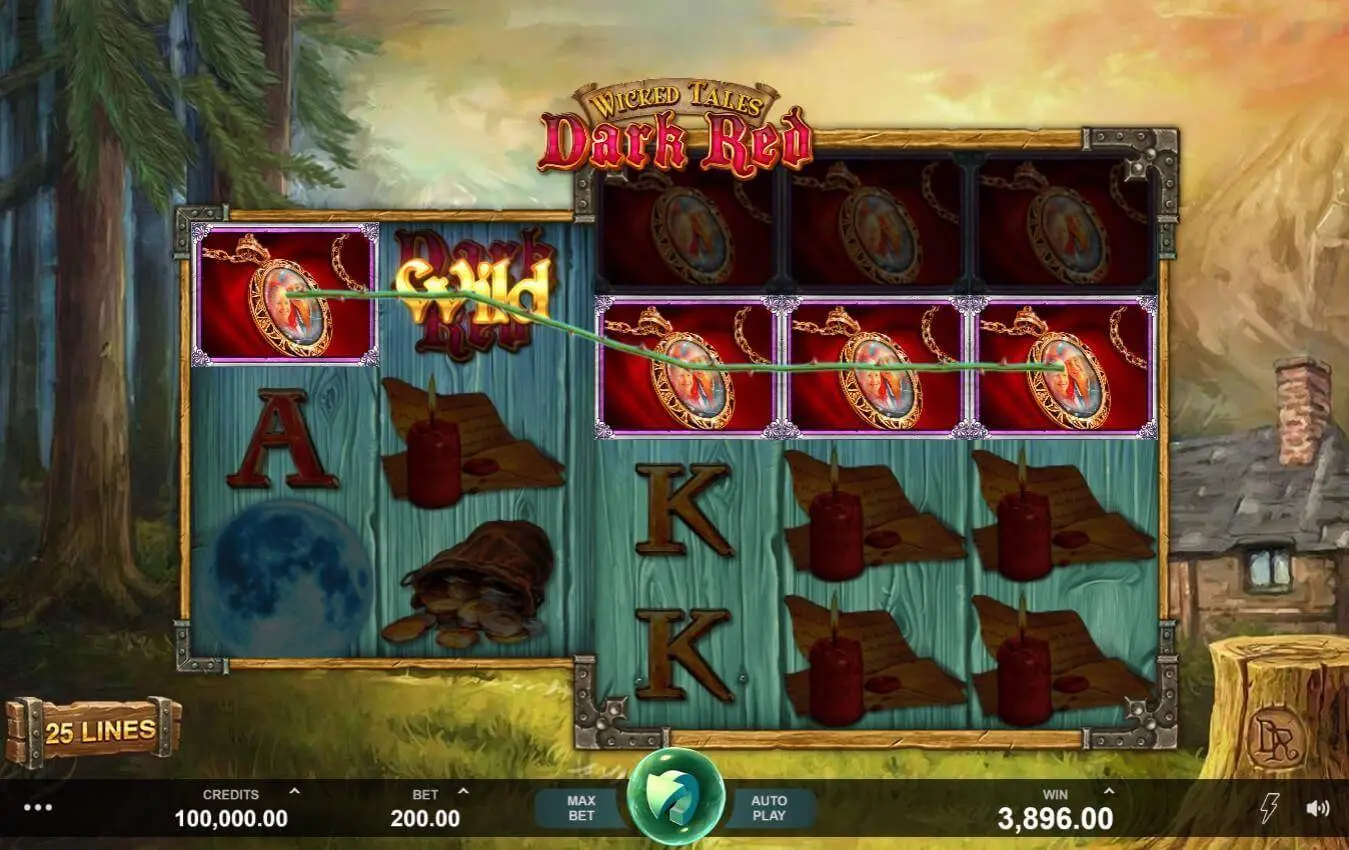This screenshot has width=1349, height=850.
Task: Mute the game sound
Action: pyautogui.click(x=1318, y=808)
